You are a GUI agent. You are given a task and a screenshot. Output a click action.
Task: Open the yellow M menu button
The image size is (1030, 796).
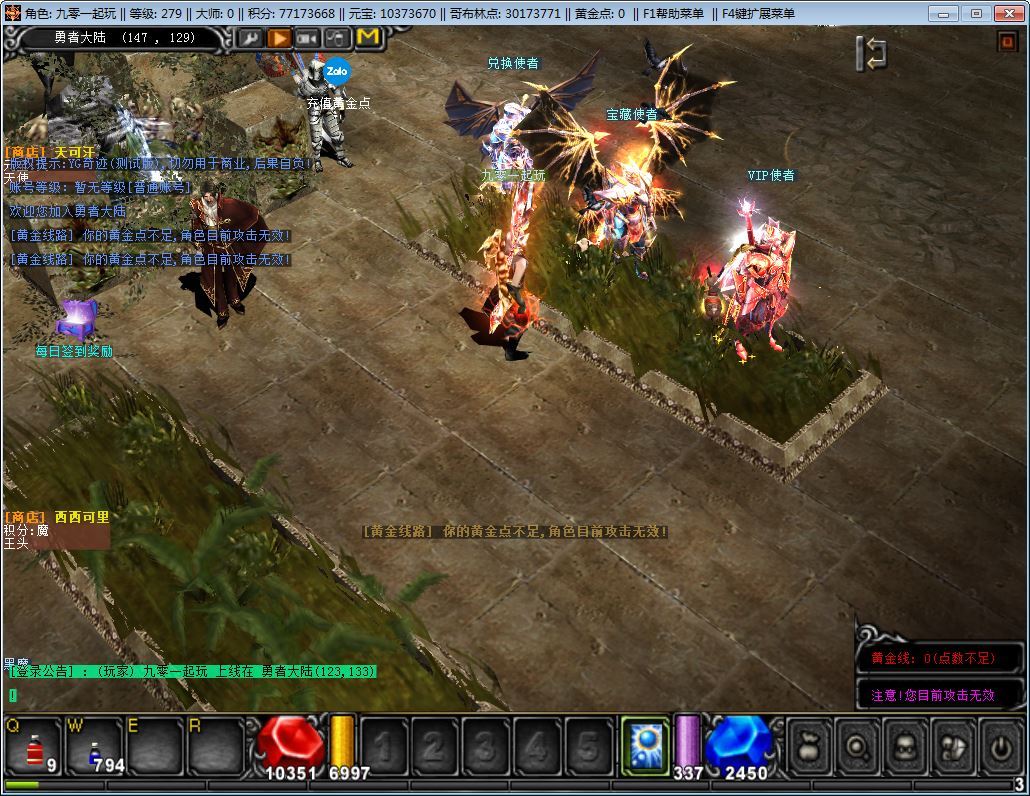(x=368, y=37)
